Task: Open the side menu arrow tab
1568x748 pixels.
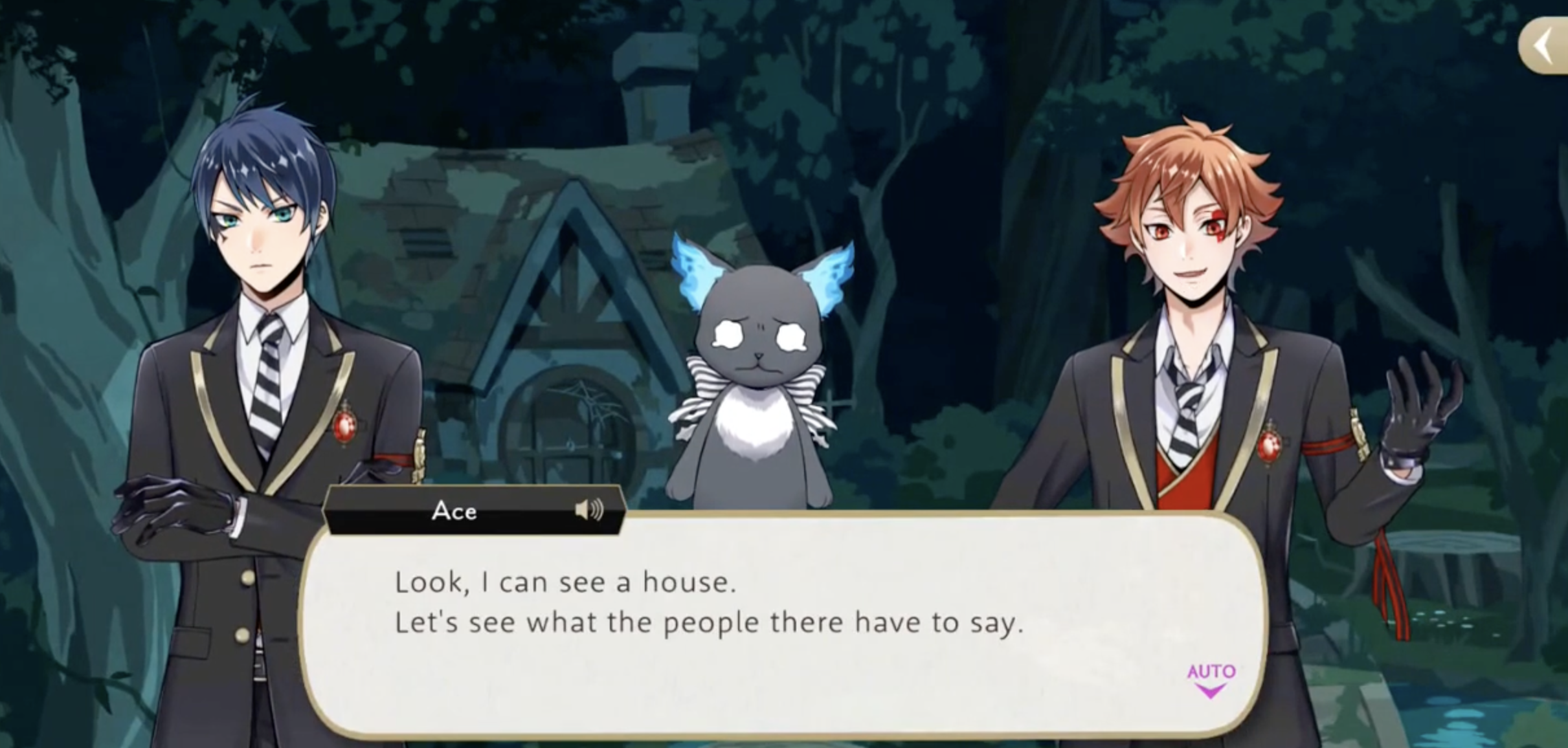Action: pos(1545,47)
